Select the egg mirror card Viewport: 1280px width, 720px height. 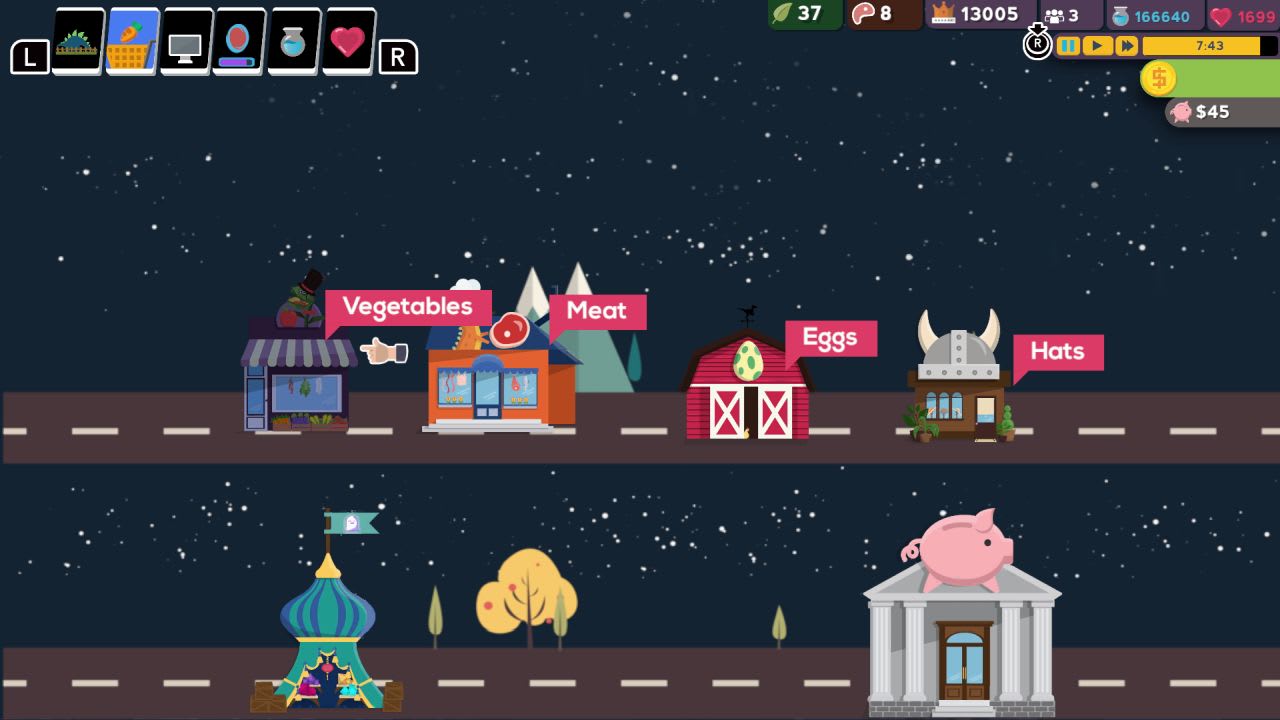237,40
